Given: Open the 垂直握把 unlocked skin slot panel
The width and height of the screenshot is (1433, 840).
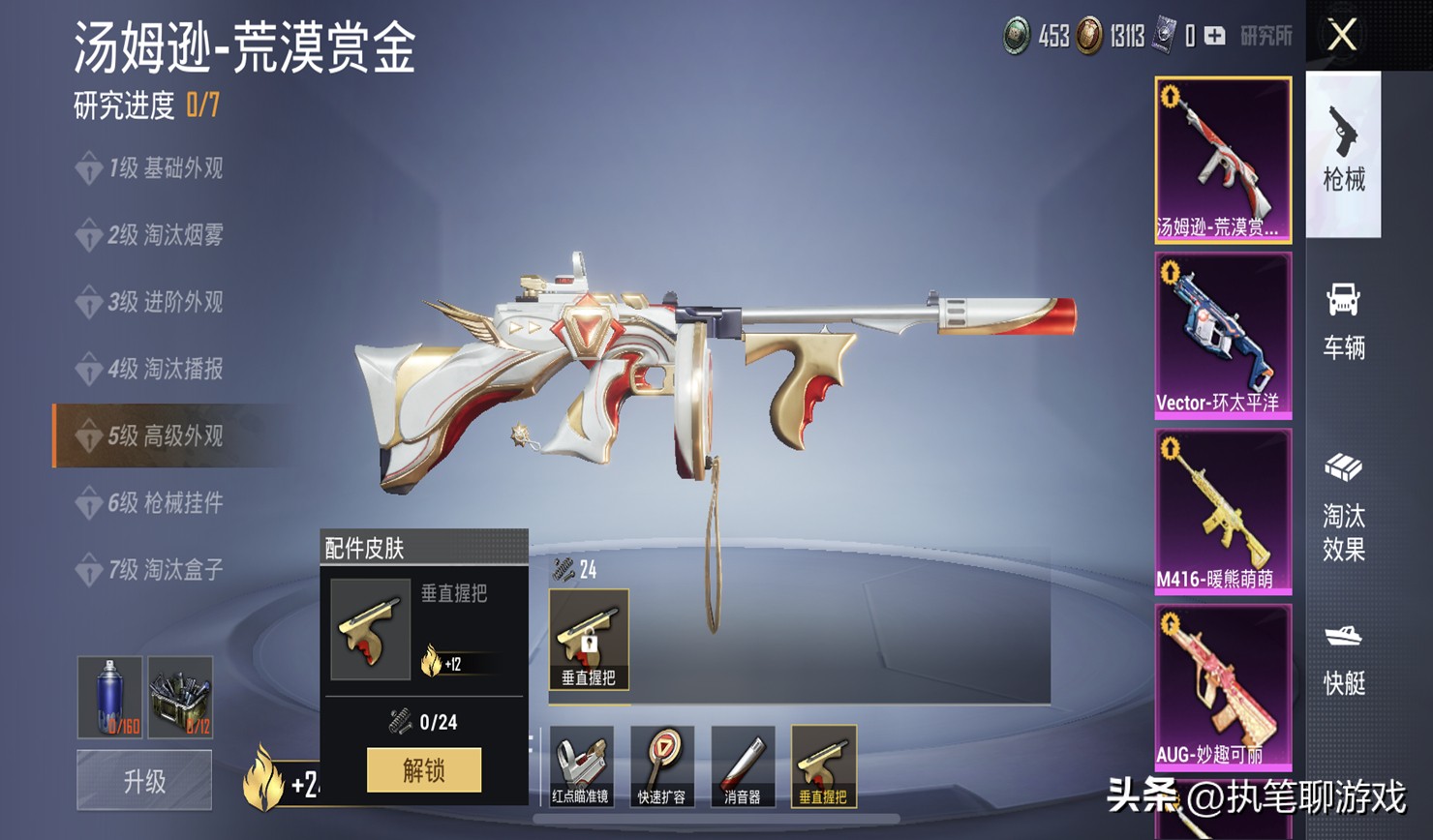Looking at the screenshot, I should pyautogui.click(x=589, y=639).
